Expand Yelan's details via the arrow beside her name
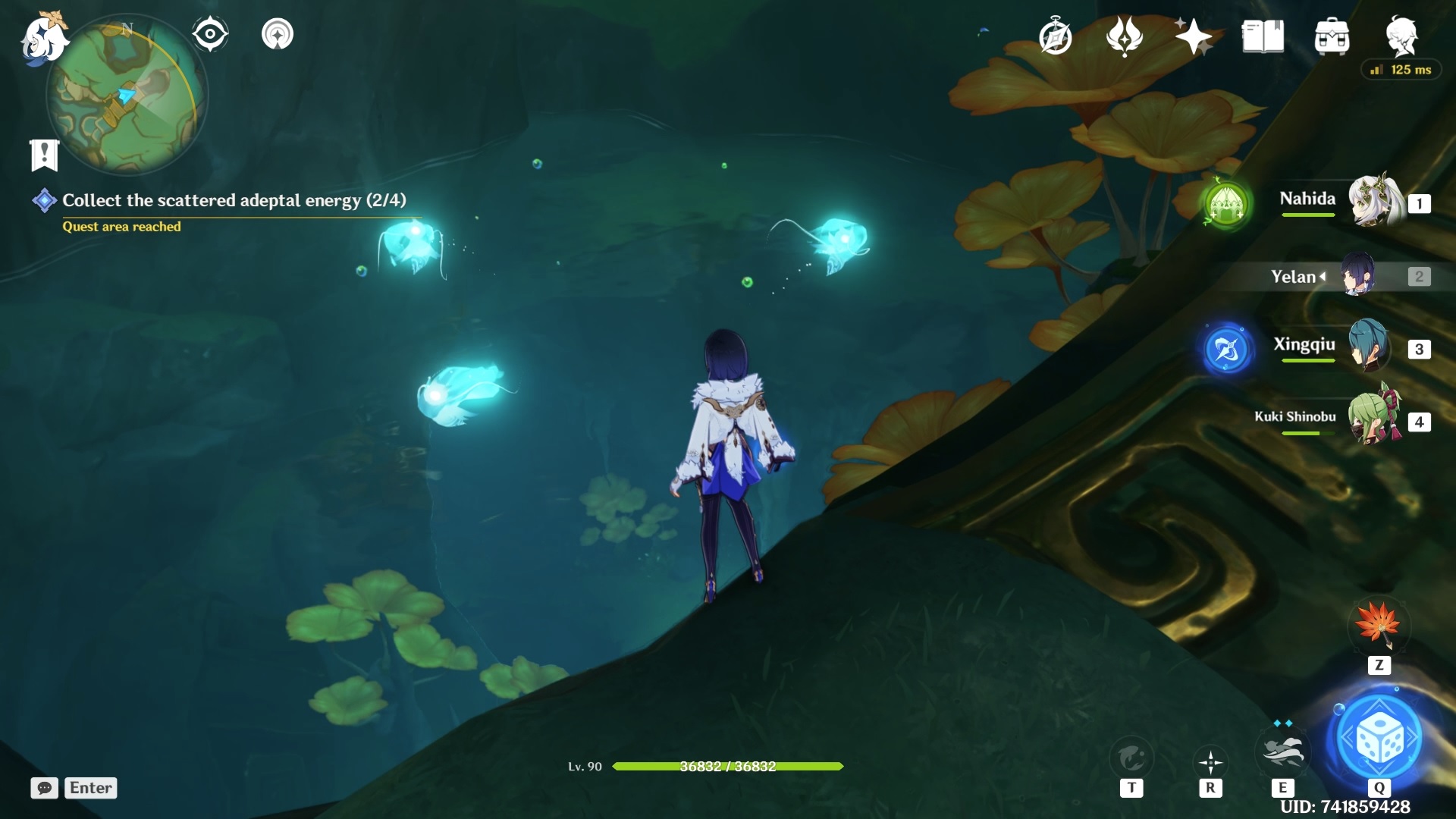 (1324, 276)
